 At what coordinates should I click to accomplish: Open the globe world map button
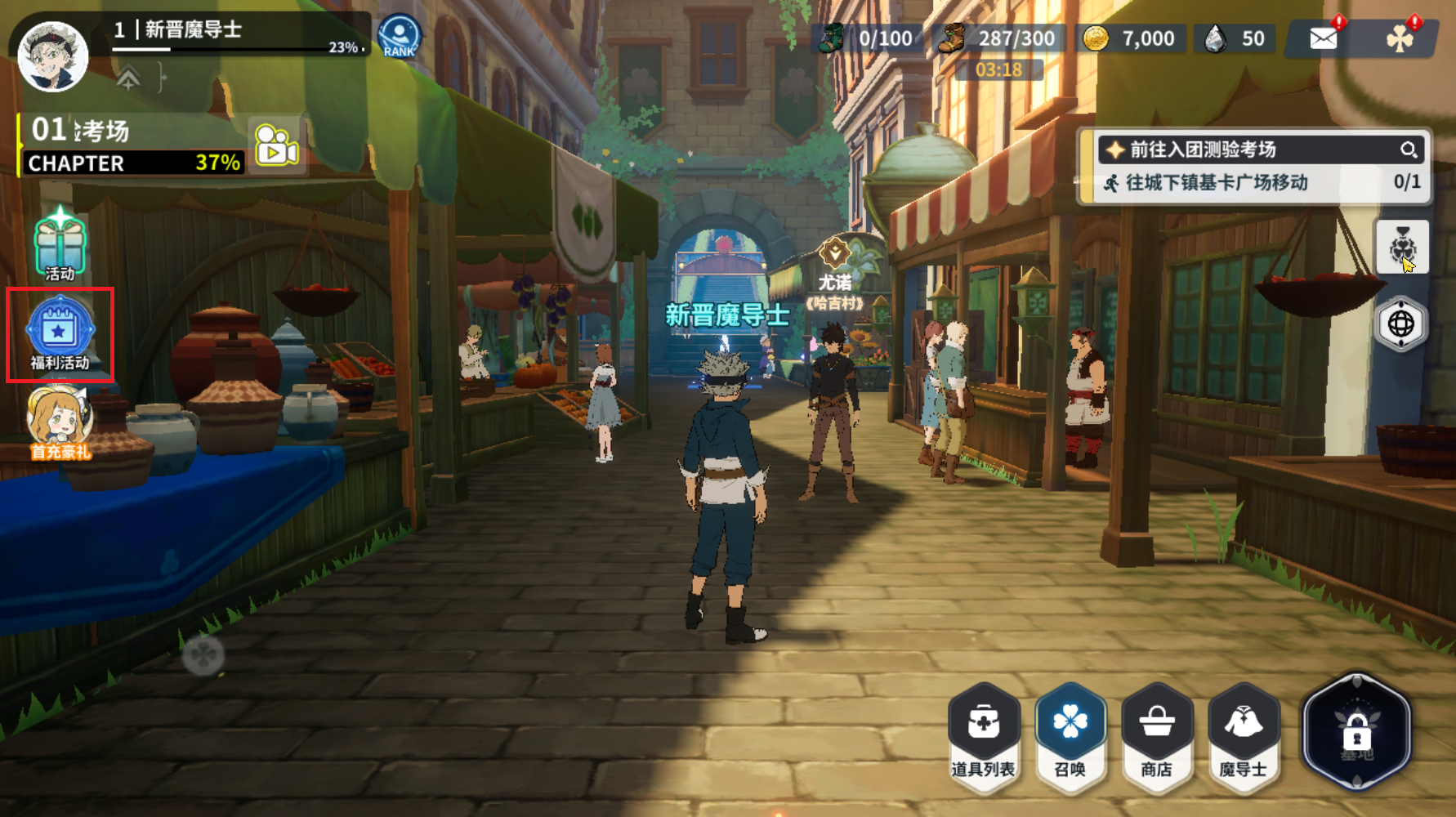click(1401, 324)
